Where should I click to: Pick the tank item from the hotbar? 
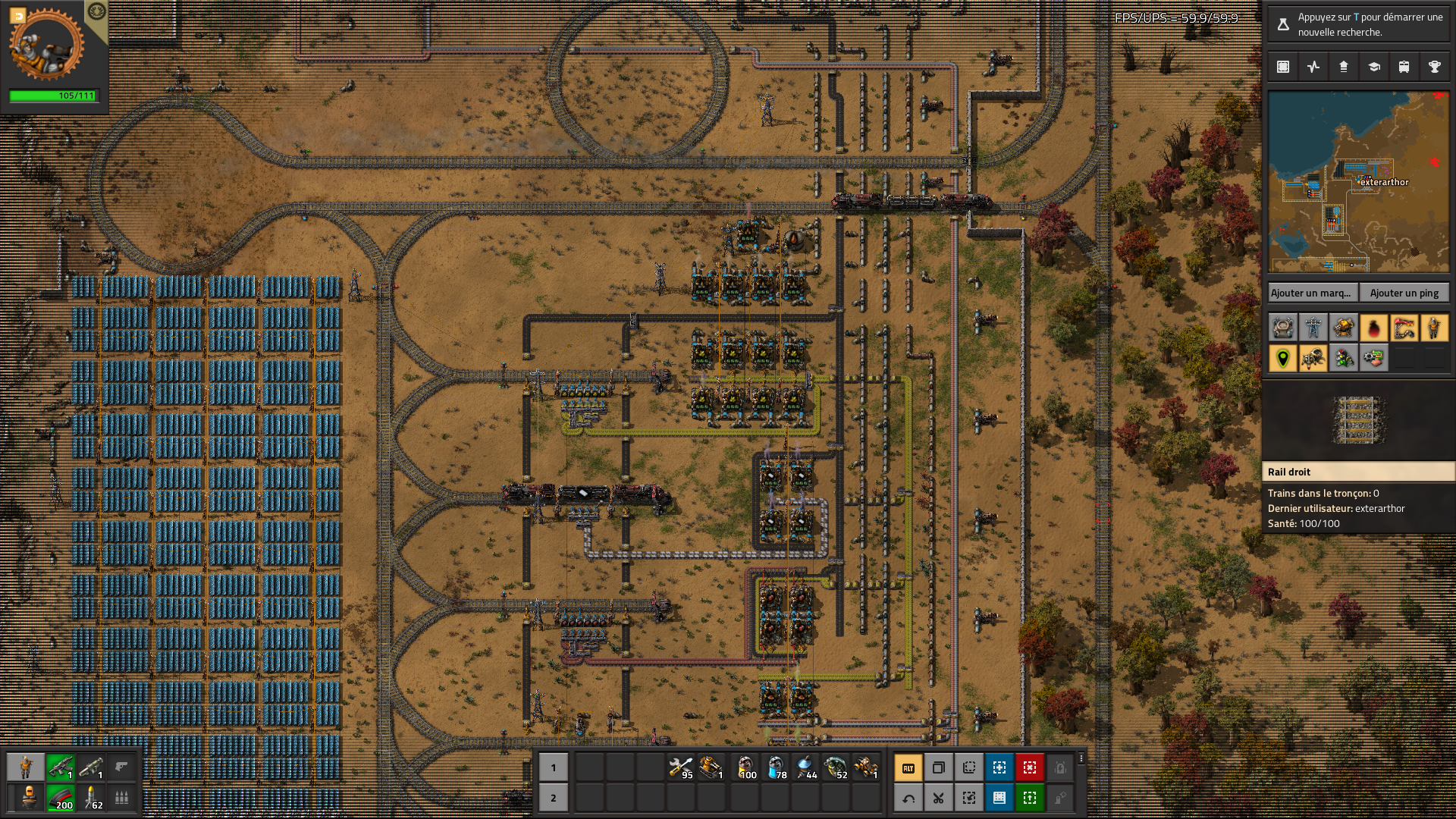click(x=711, y=767)
